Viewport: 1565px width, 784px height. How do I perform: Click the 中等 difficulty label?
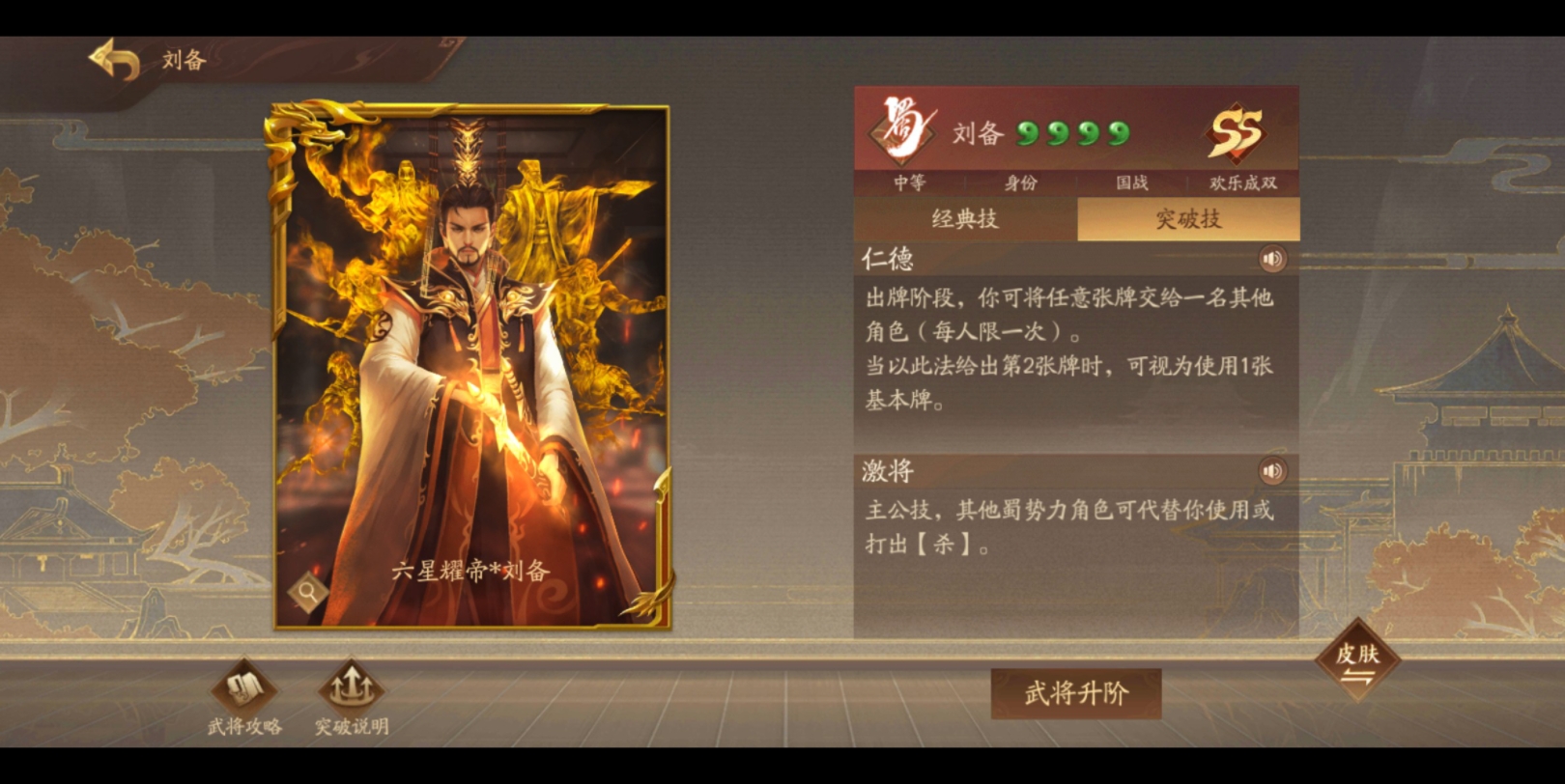[909, 182]
